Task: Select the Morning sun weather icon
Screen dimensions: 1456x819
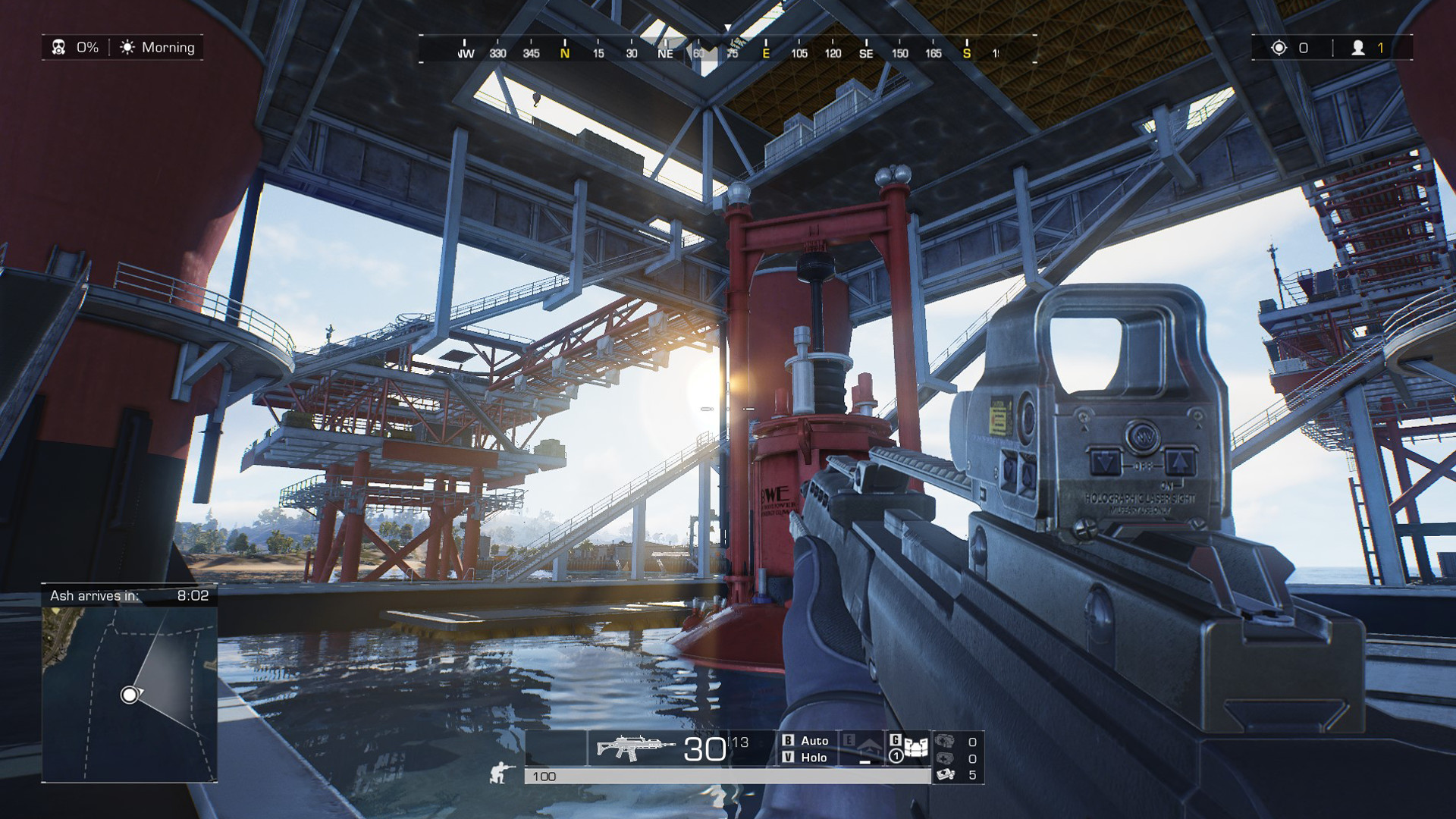Action: coord(127,47)
